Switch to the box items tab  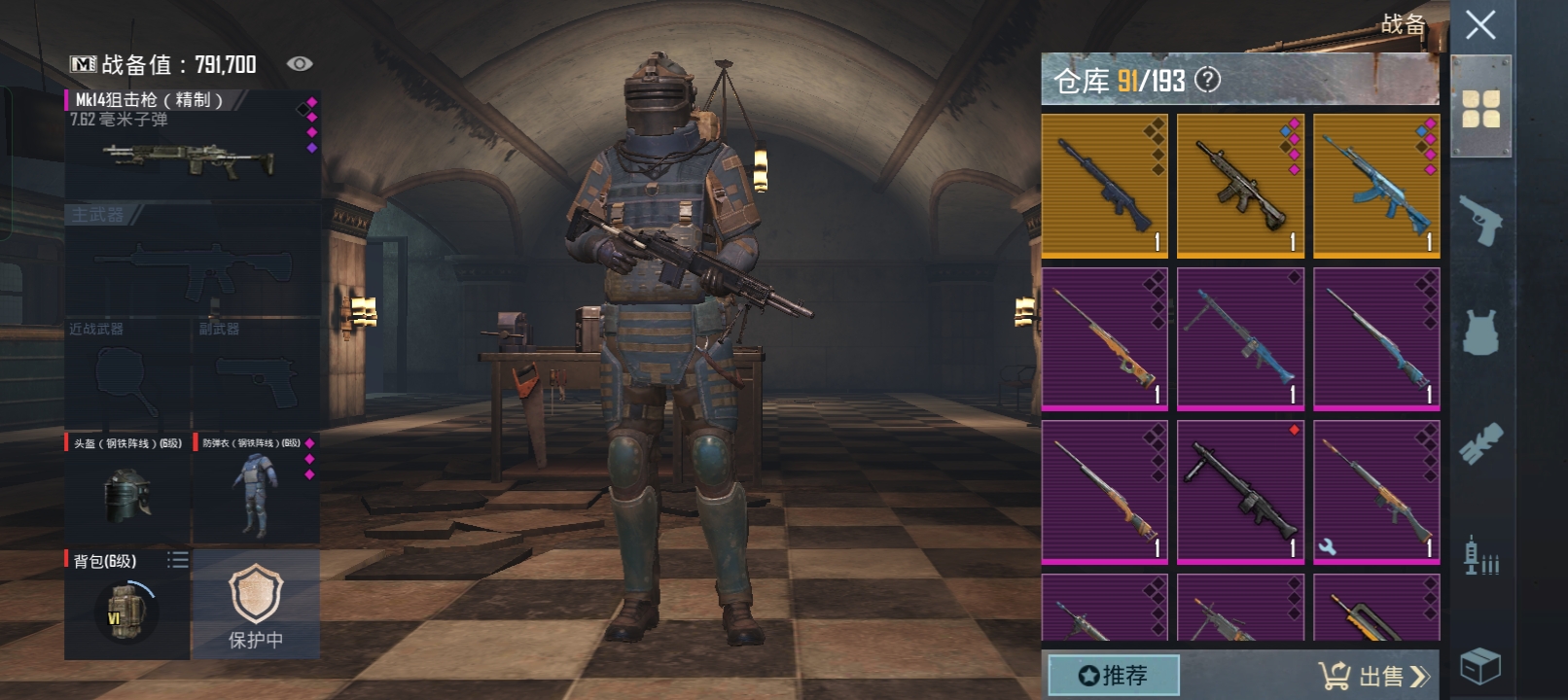(x=1480, y=667)
